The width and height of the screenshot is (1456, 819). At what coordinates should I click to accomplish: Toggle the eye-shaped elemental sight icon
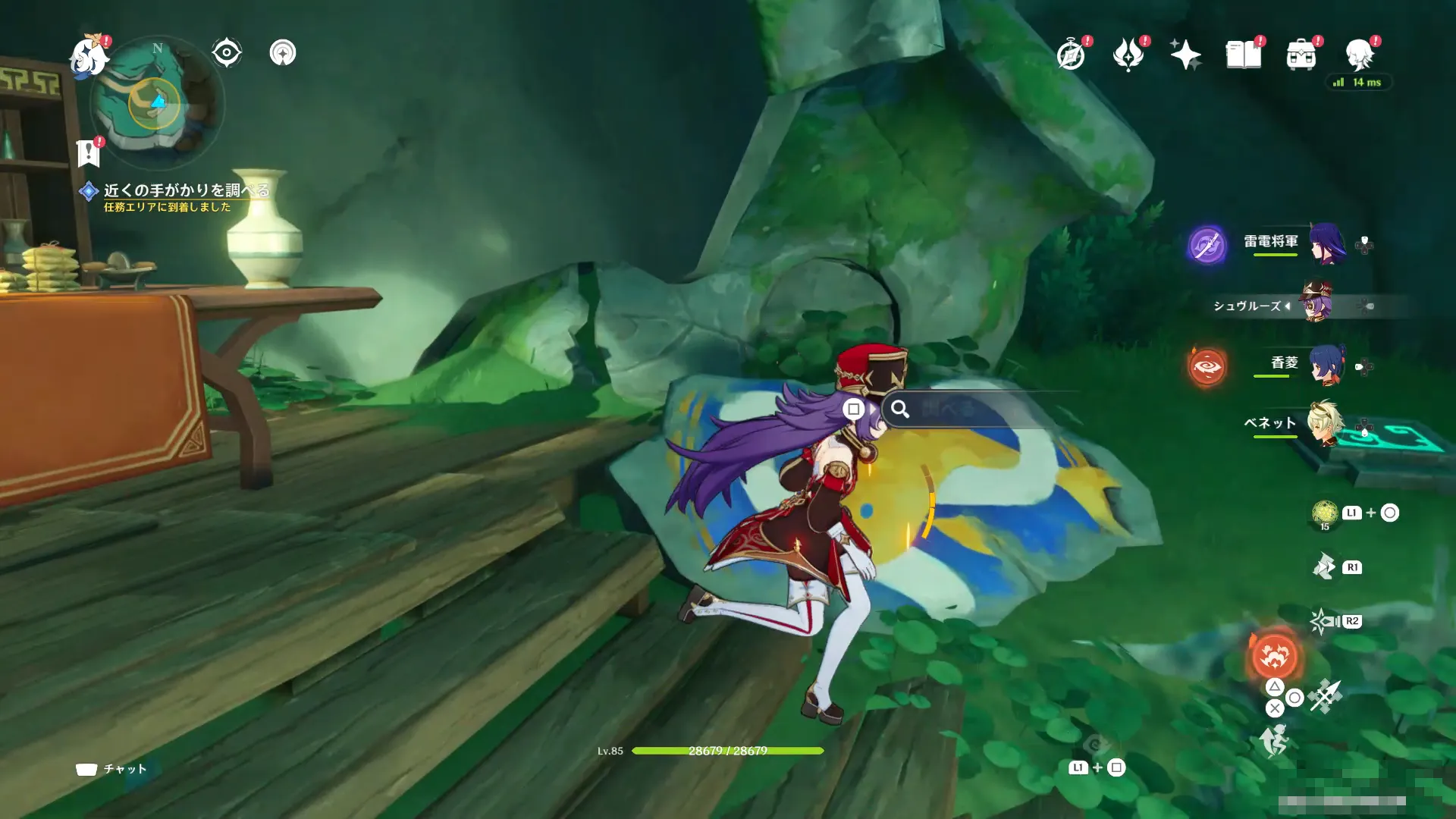tap(226, 53)
